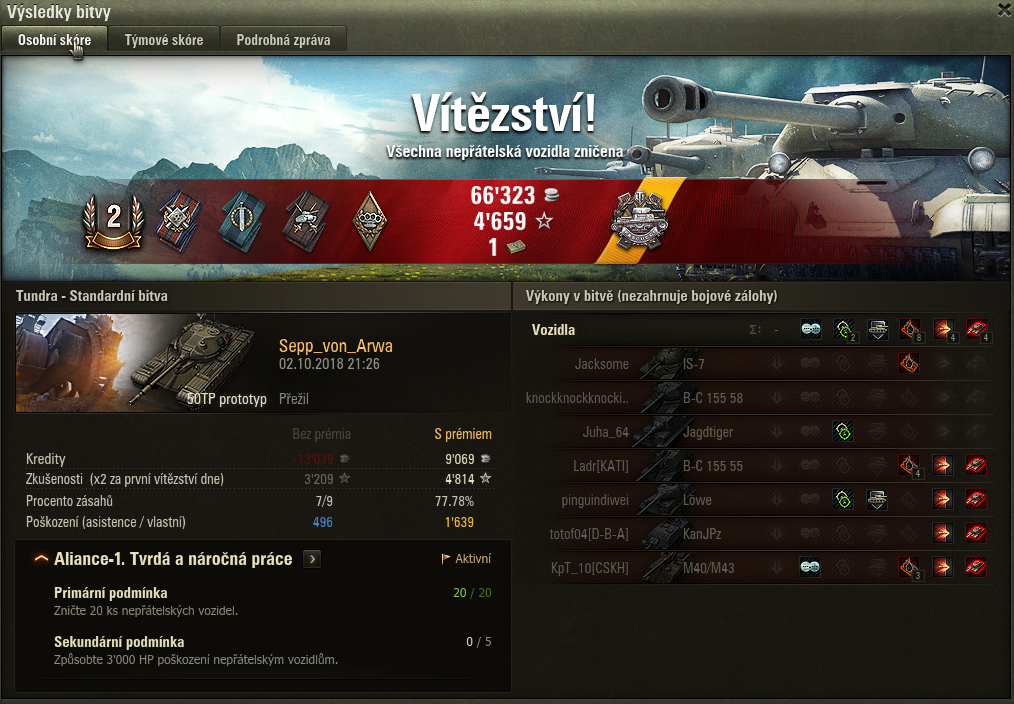Choose the totof04[D-B-A] KanJPz row
1014x704 pixels.
[x=760, y=534]
